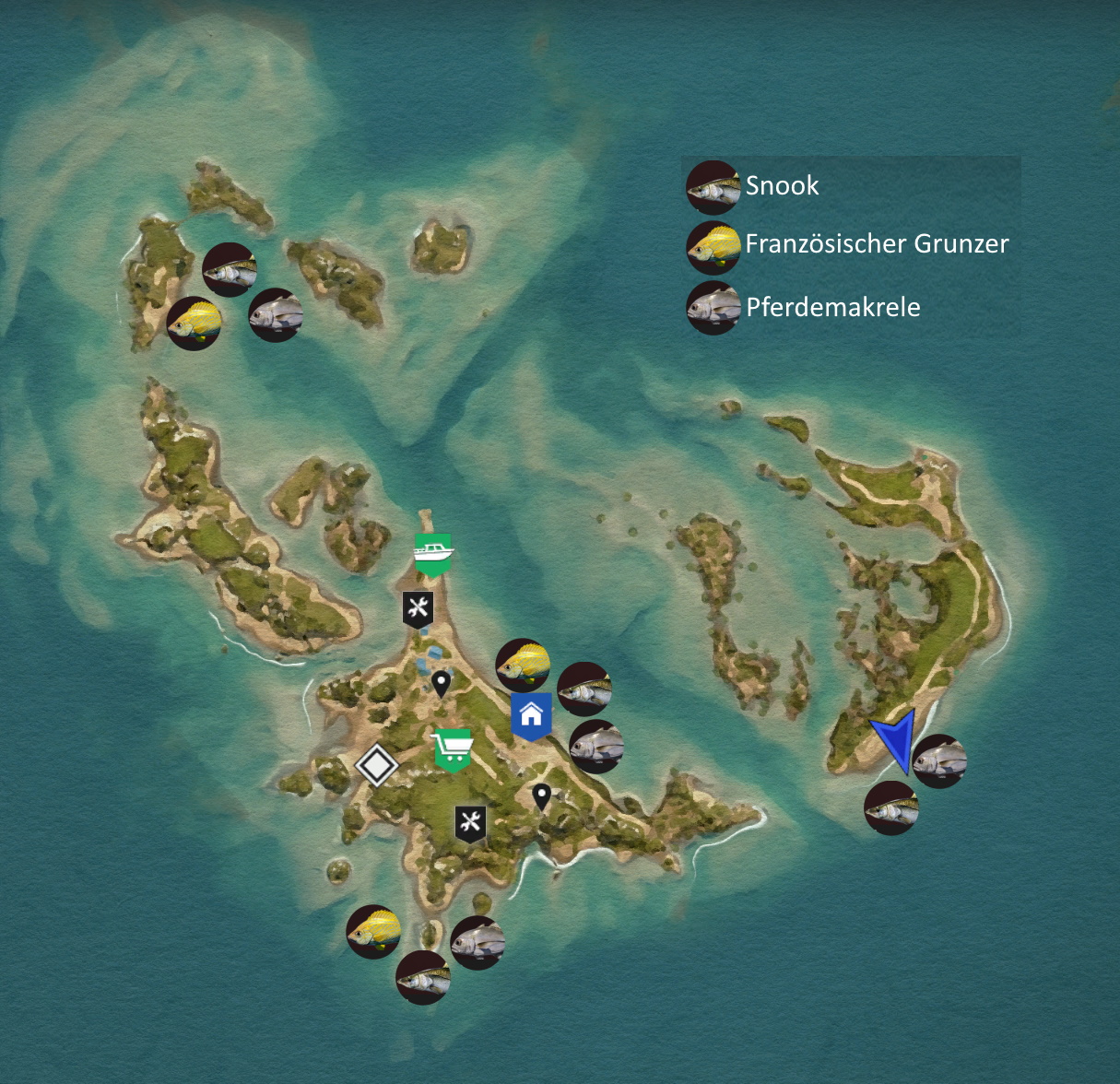
Task: Click the white diamond map marker
Action: tap(376, 765)
